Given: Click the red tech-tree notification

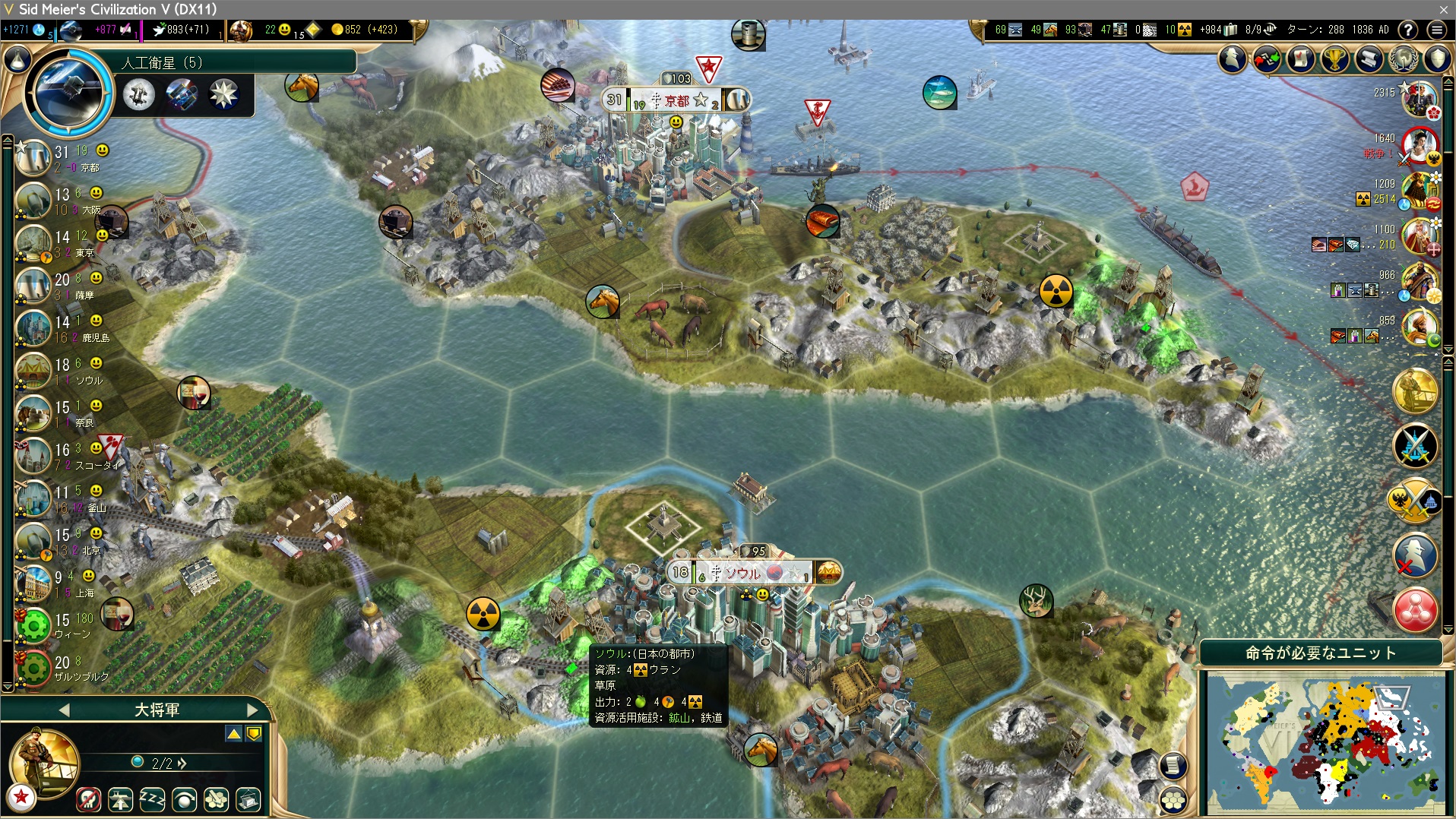Looking at the screenshot, I should click(1415, 610).
